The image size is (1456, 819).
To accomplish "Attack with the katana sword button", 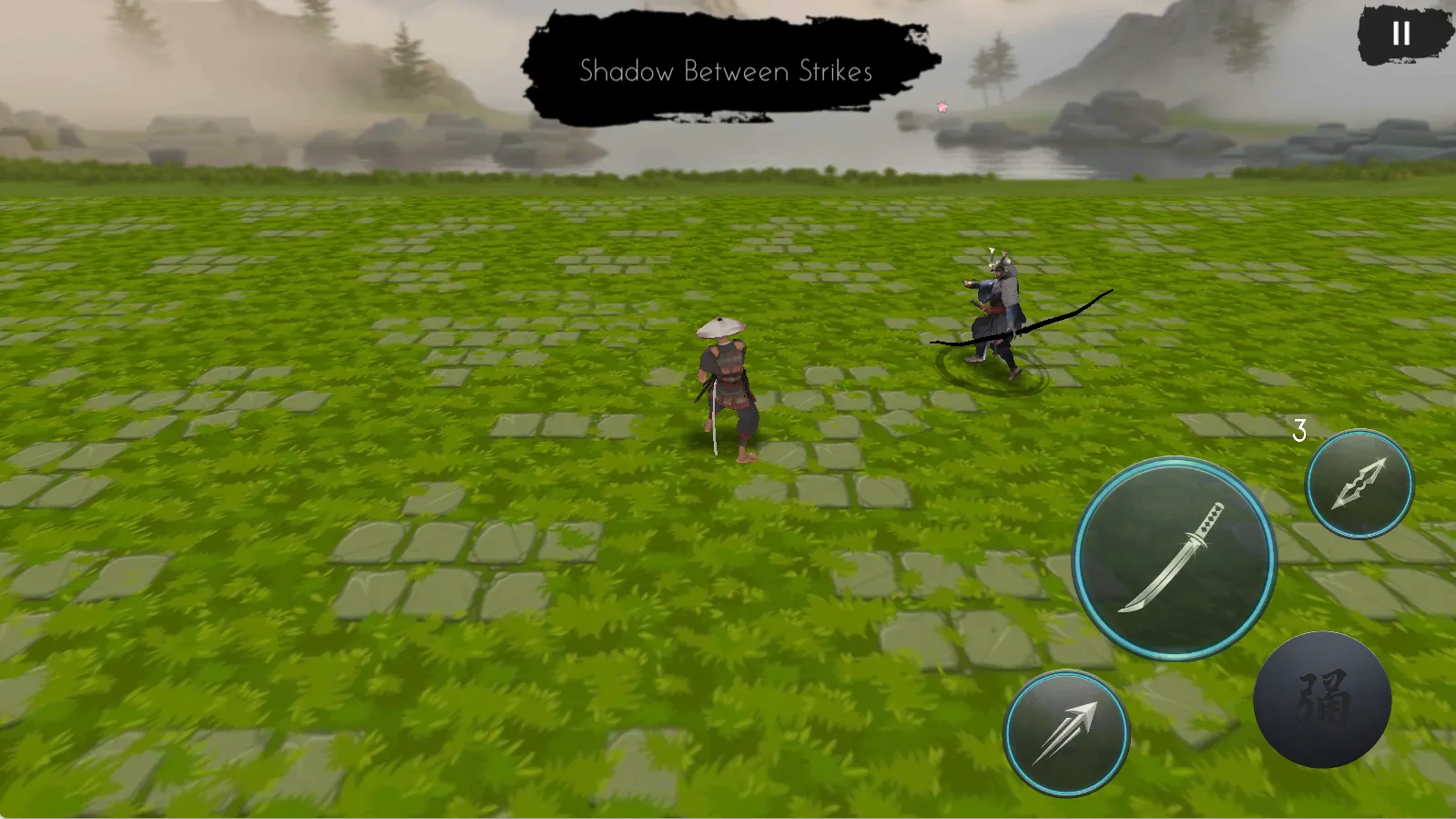I will 1175,558.
